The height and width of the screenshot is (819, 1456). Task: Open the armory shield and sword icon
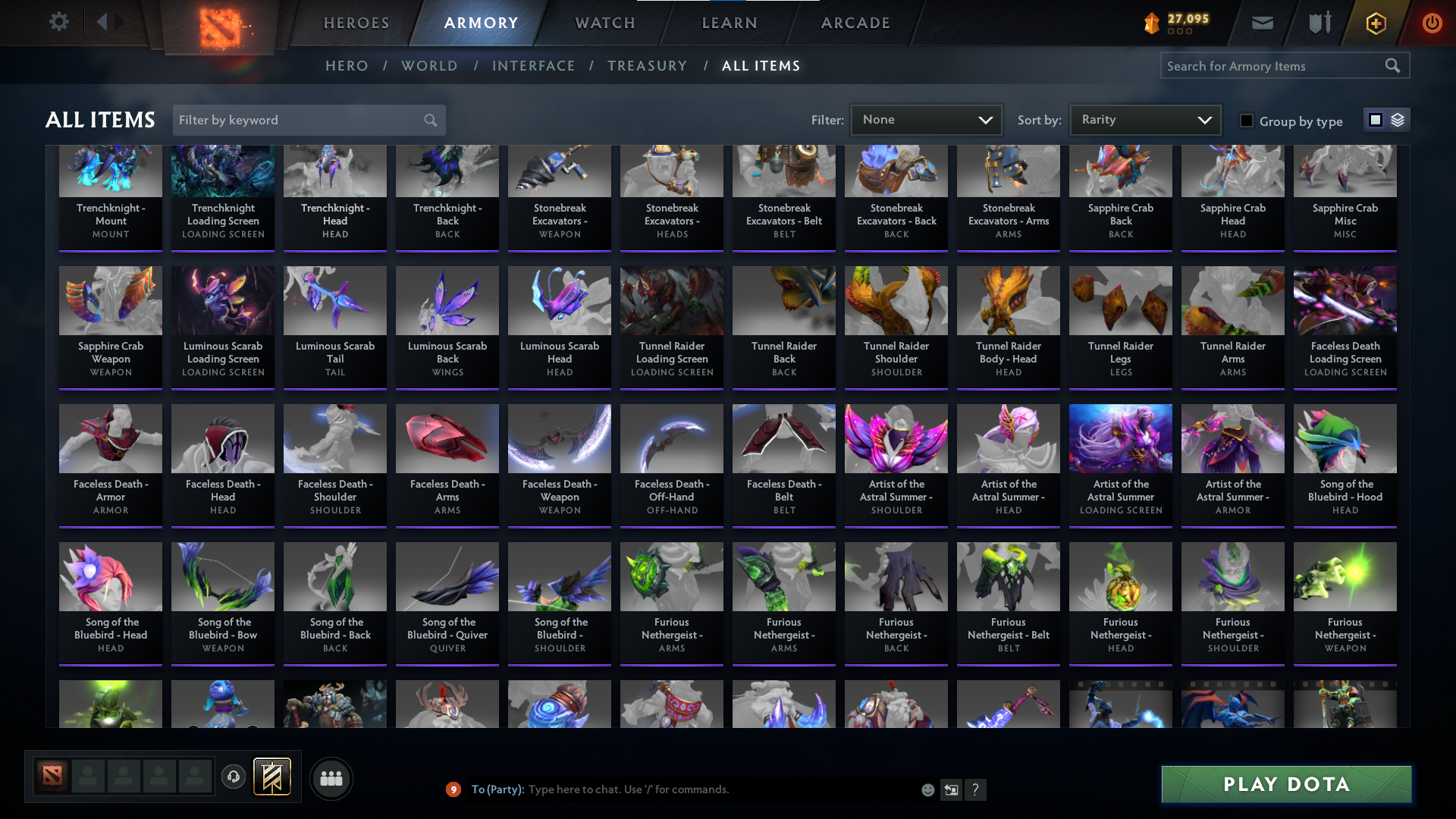click(1318, 23)
